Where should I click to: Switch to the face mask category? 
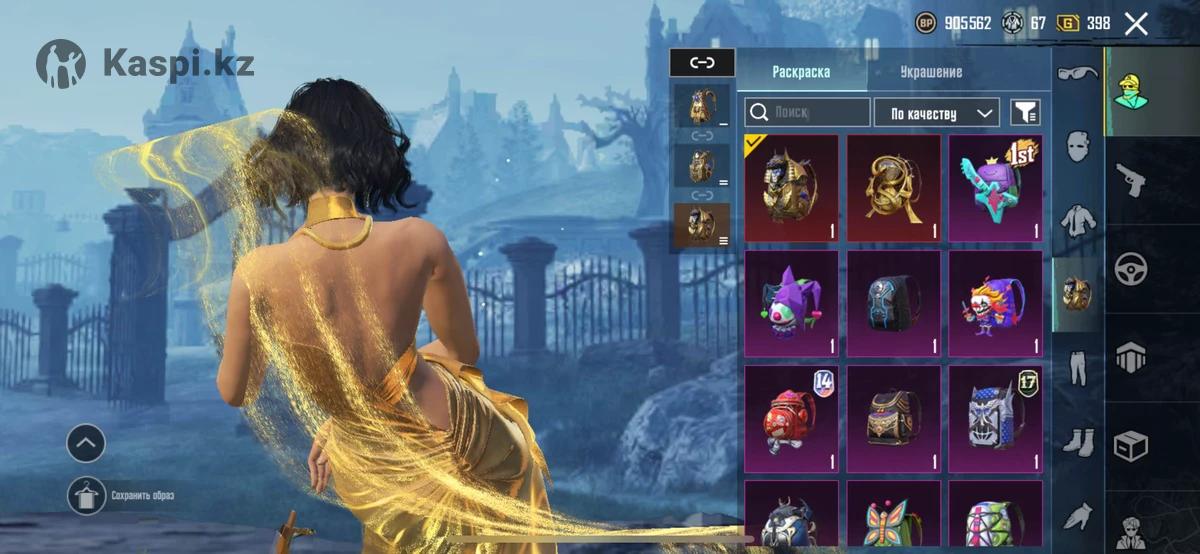[x=1078, y=147]
